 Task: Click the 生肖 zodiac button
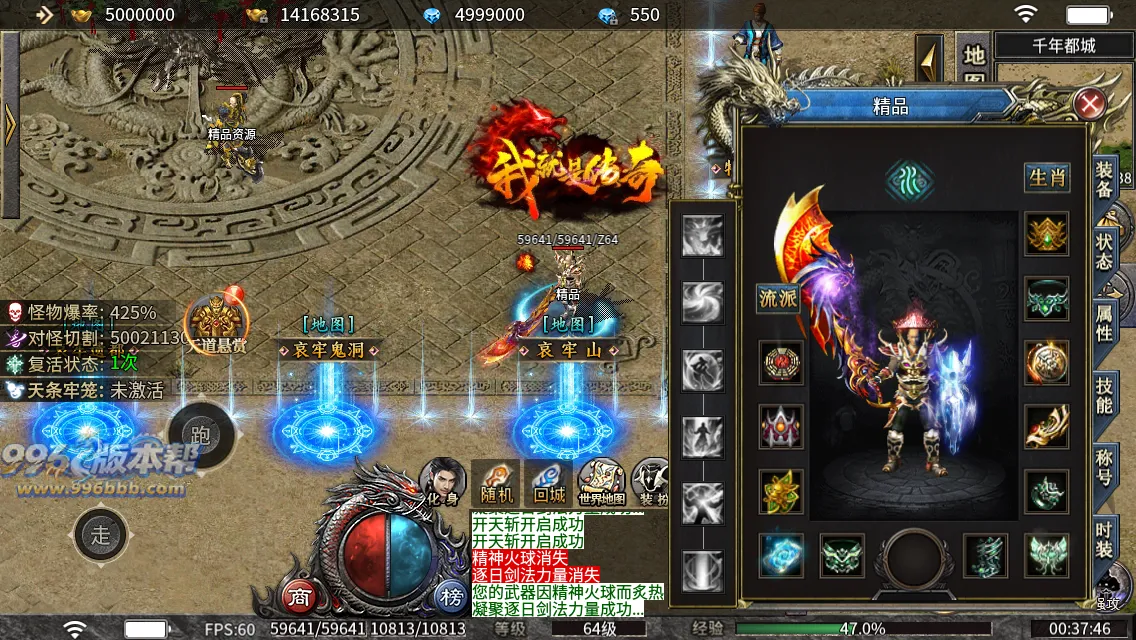click(1047, 178)
